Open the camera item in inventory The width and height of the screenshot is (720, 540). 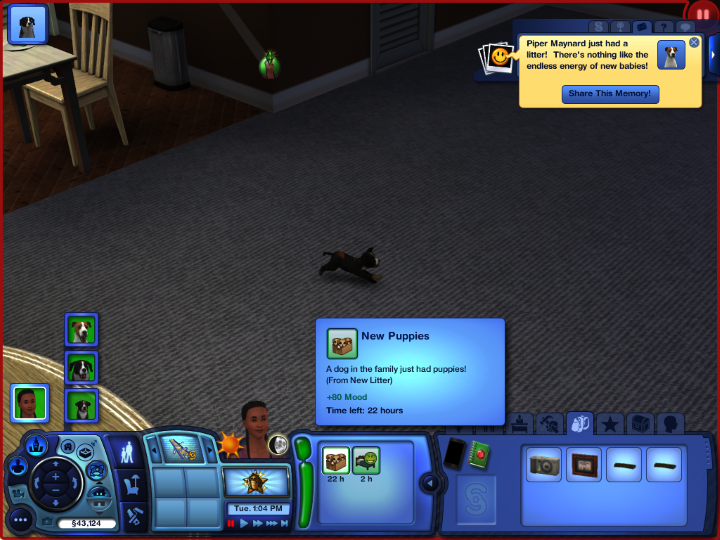pyautogui.click(x=545, y=464)
